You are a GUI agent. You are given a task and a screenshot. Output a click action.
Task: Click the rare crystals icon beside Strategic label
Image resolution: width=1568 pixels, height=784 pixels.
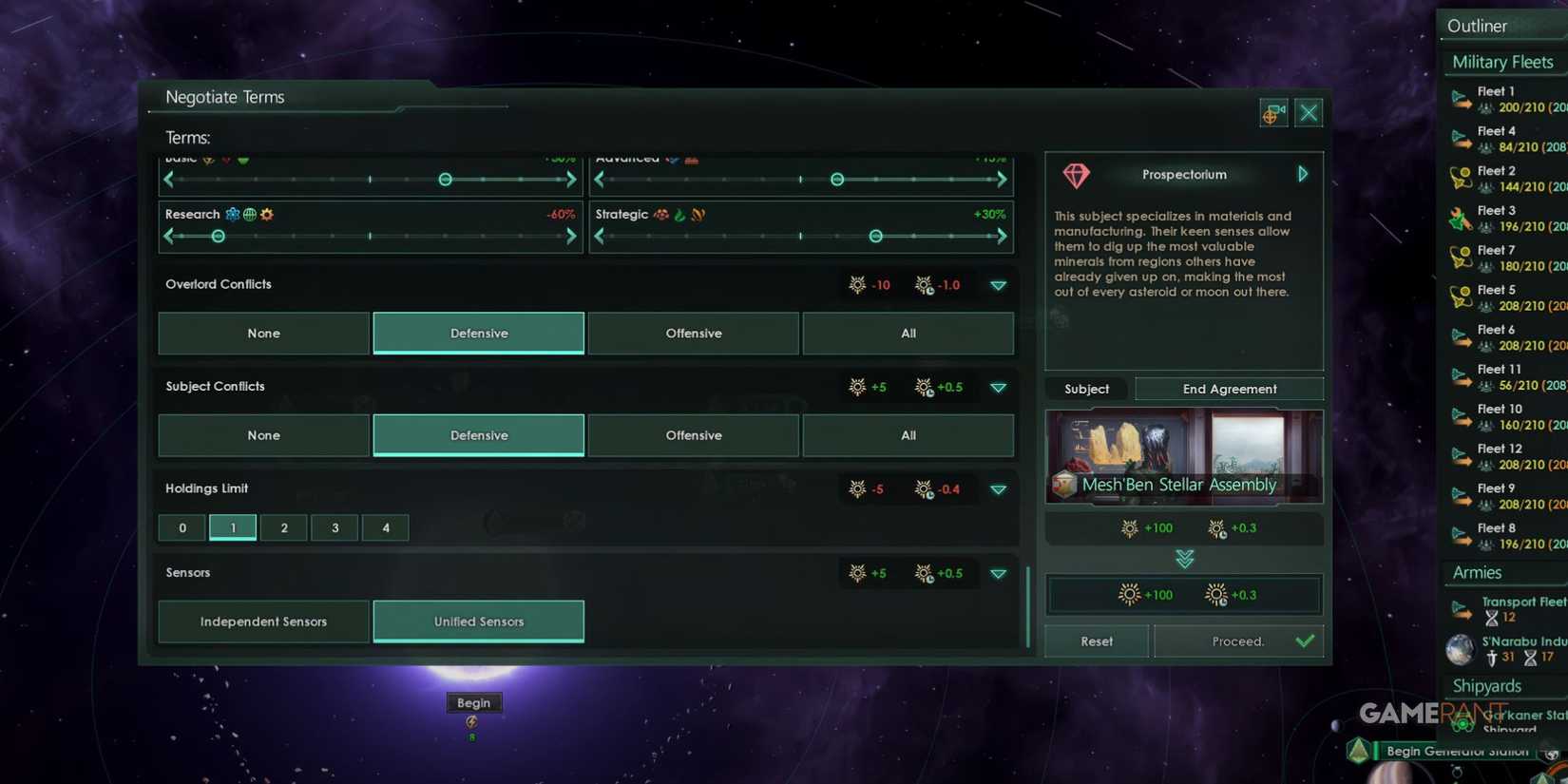[x=662, y=215]
